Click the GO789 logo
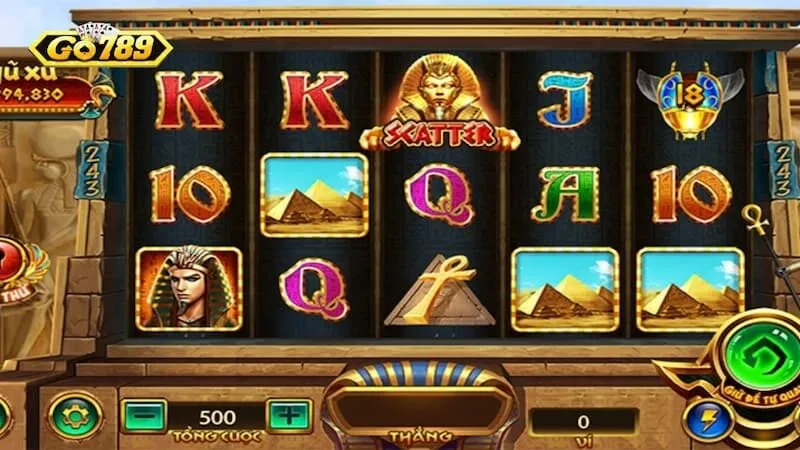 tap(101, 47)
